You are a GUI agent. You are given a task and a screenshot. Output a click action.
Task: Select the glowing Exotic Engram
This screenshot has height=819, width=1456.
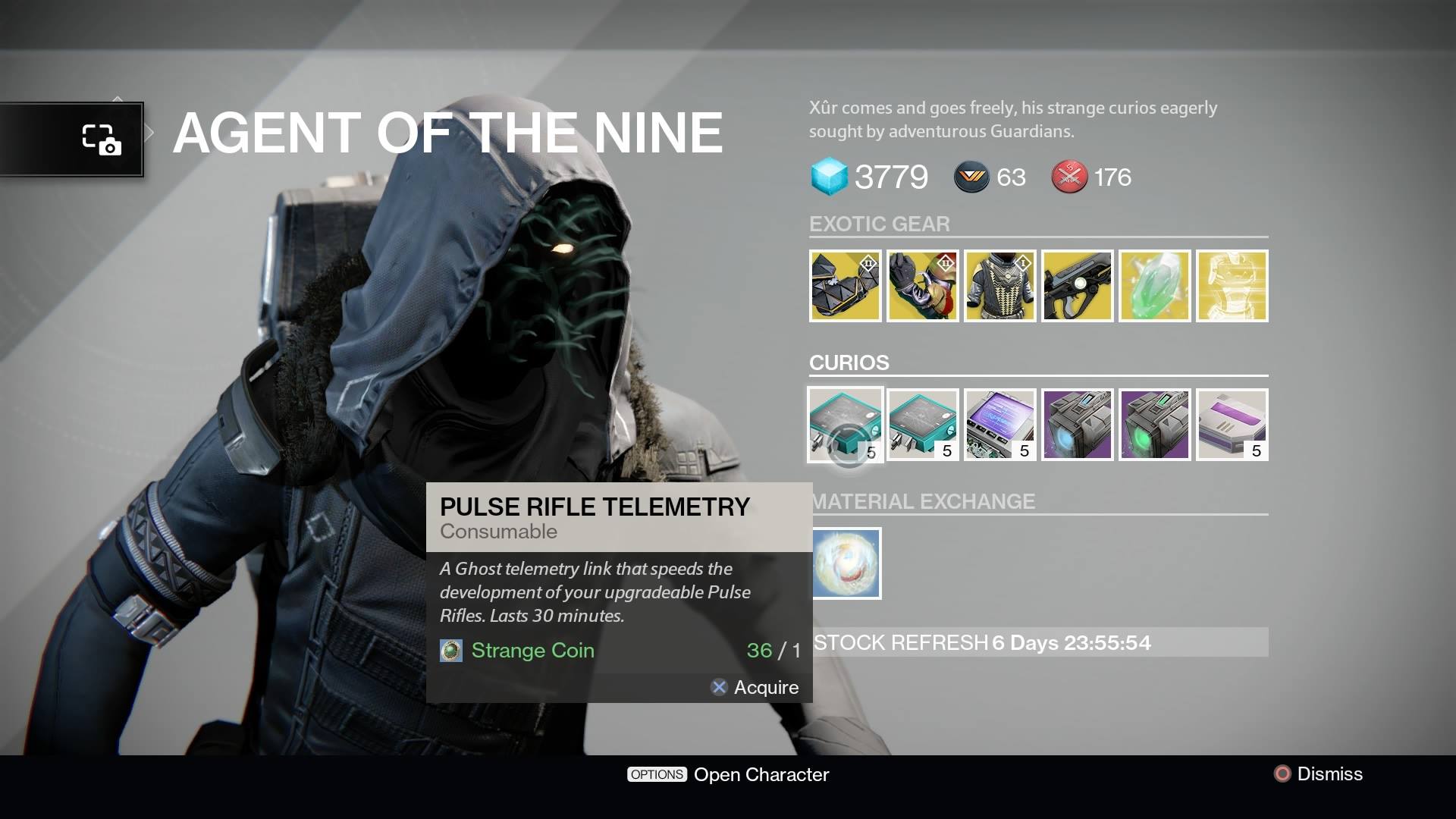(x=1232, y=286)
